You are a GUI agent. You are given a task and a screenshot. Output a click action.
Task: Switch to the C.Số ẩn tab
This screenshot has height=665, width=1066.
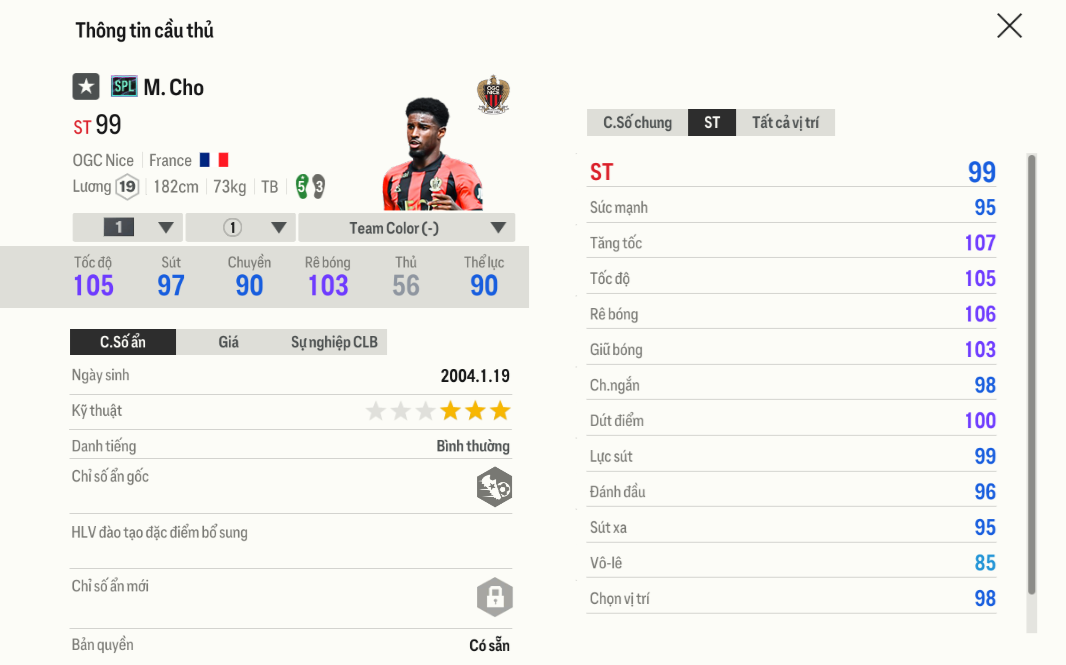coord(123,342)
